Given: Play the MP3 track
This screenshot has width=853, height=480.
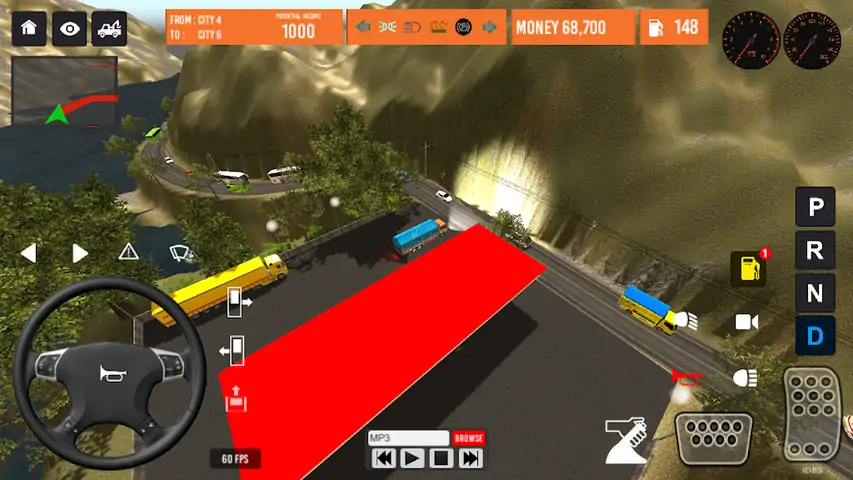Looking at the screenshot, I should [412, 459].
